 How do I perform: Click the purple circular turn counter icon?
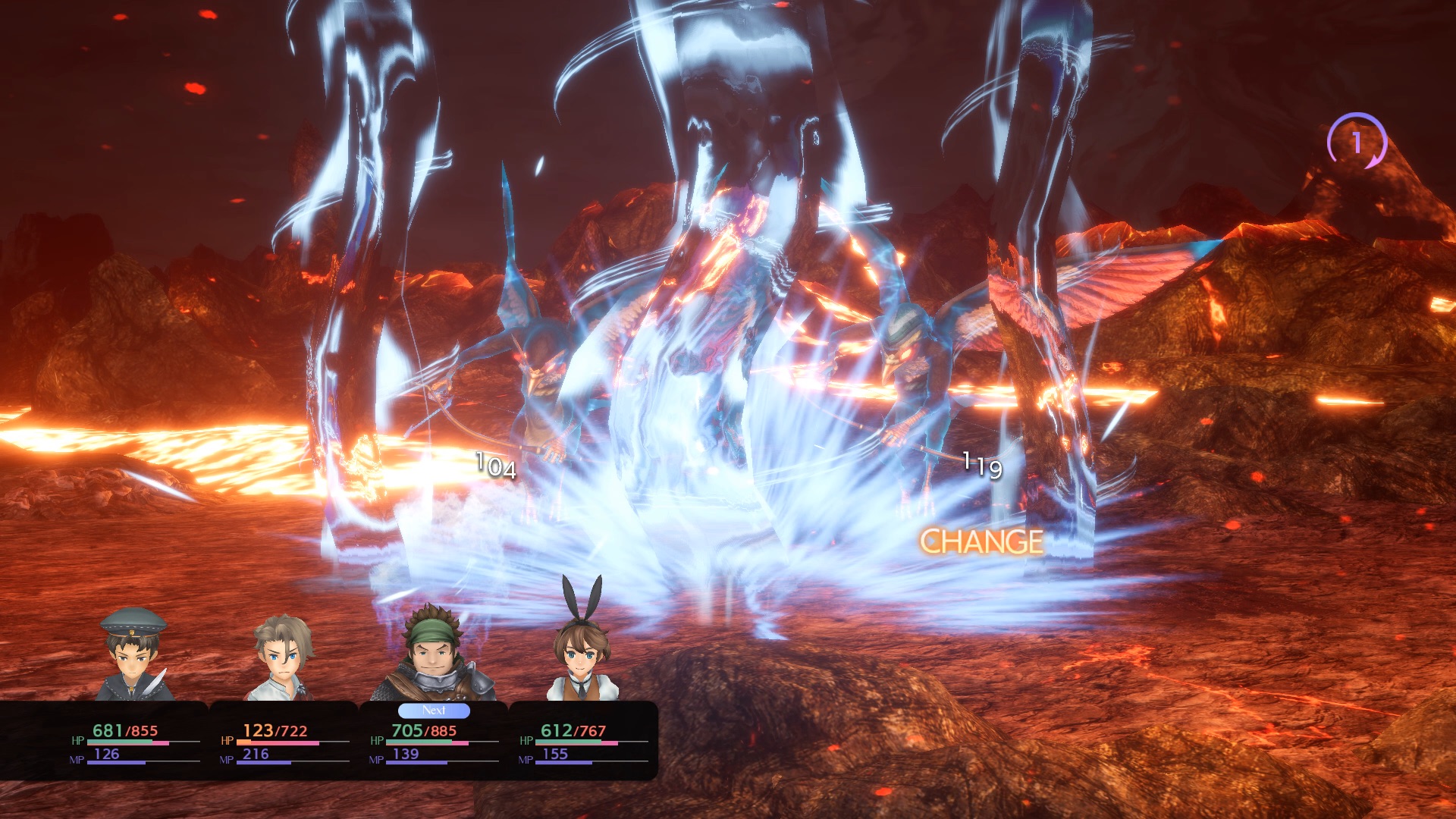1357,142
